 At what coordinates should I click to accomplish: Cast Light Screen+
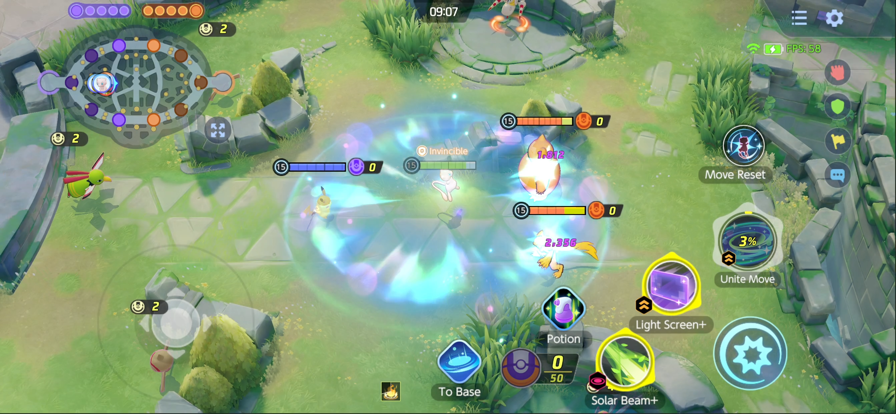pyautogui.click(x=671, y=288)
